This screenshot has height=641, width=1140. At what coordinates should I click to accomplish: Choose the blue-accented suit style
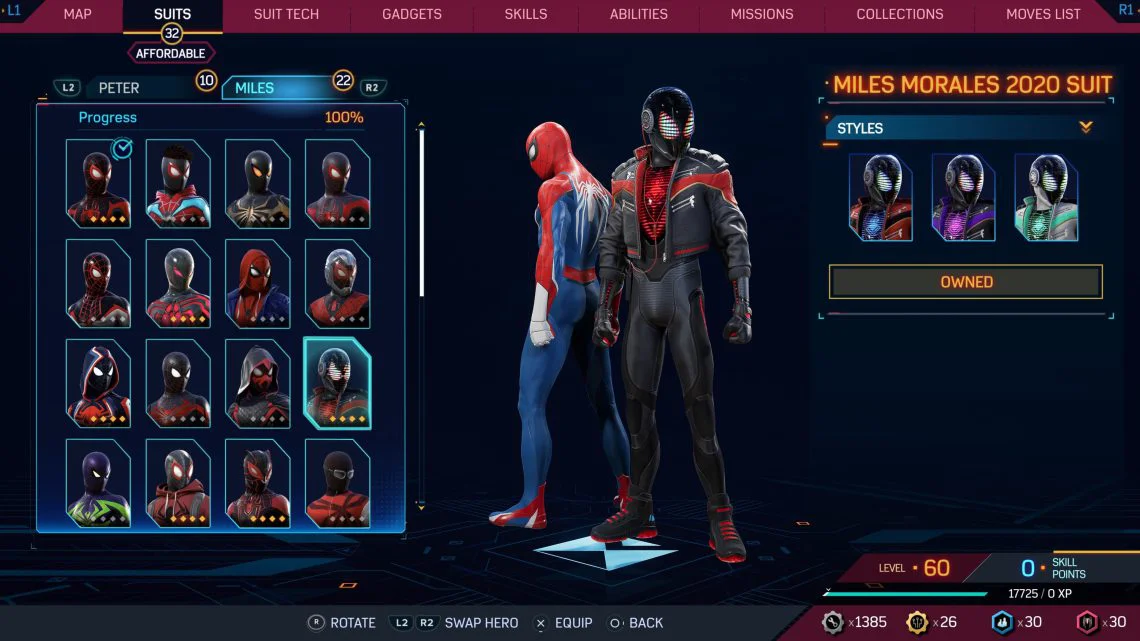(880, 197)
